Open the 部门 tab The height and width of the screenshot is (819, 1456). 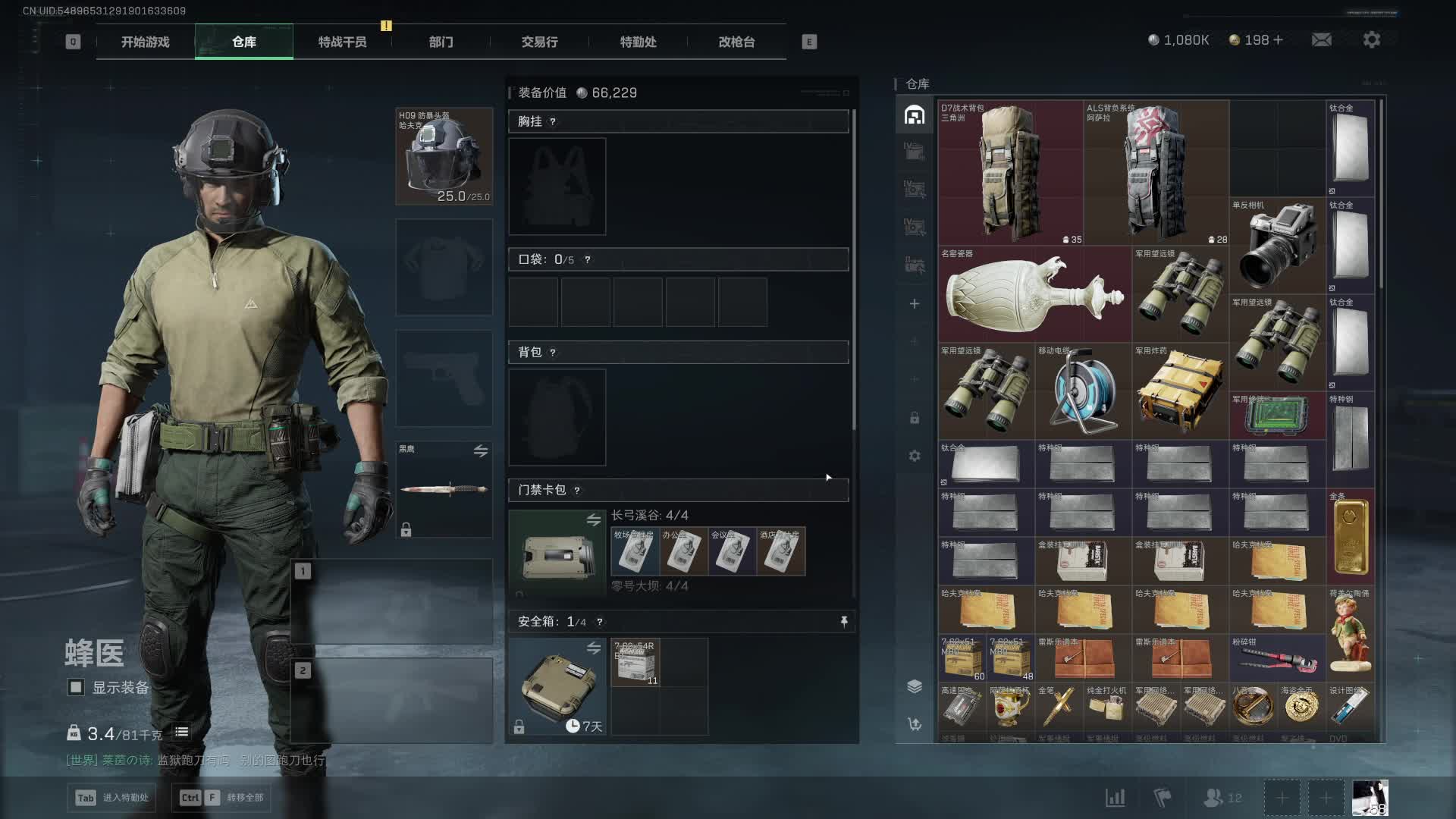pos(441,42)
